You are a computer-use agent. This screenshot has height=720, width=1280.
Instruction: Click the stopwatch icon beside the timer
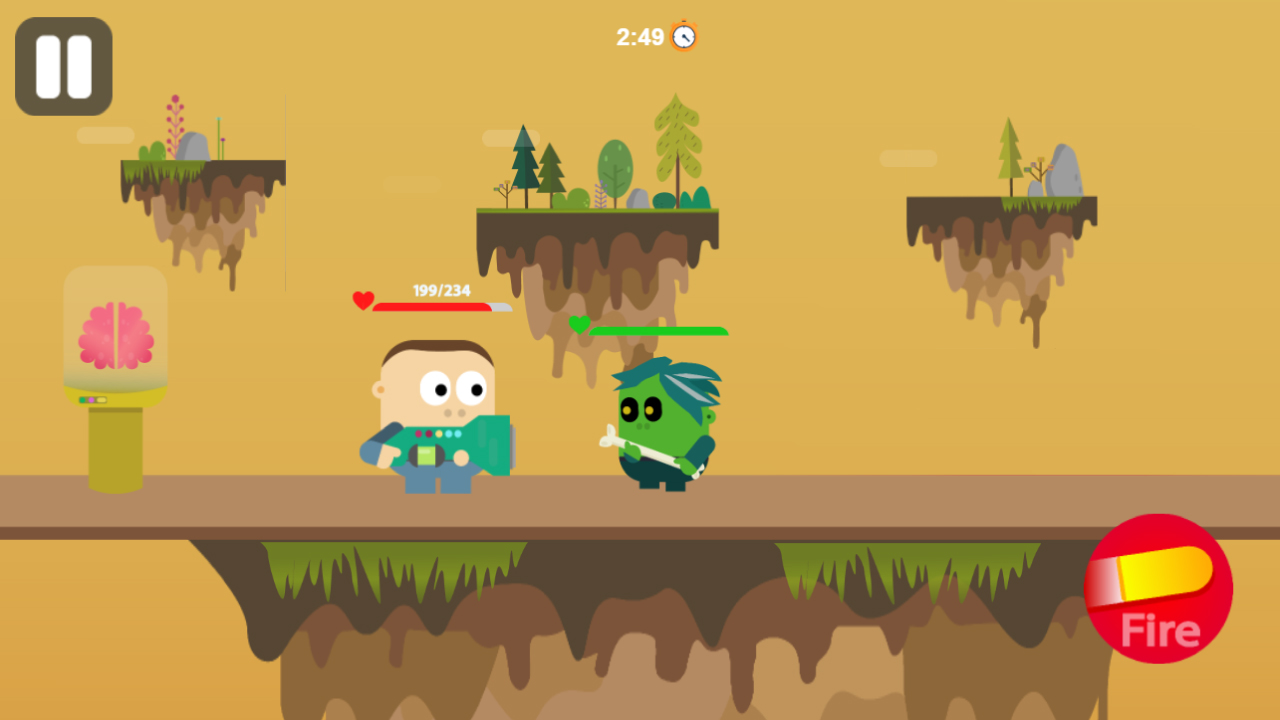pyautogui.click(x=684, y=35)
